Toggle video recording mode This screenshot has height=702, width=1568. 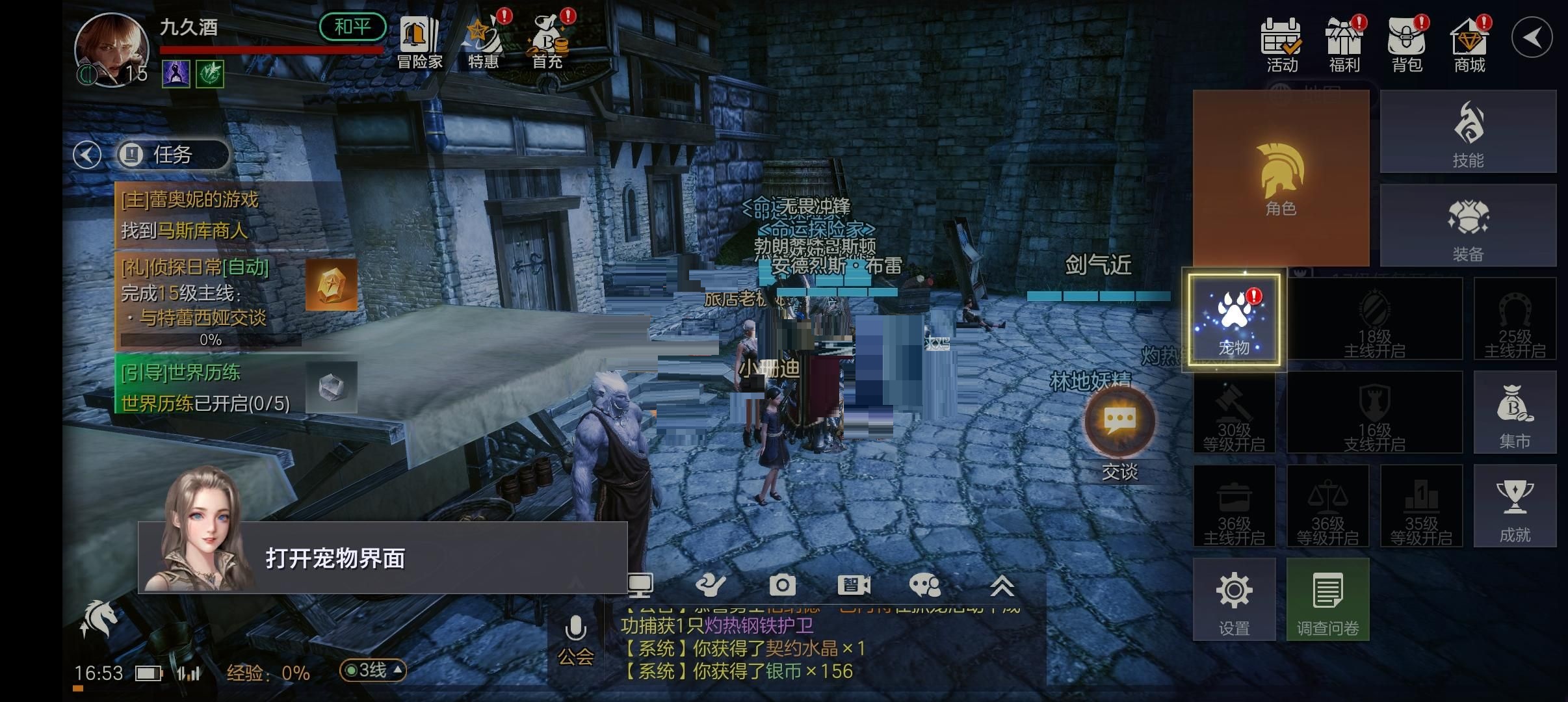click(x=855, y=585)
